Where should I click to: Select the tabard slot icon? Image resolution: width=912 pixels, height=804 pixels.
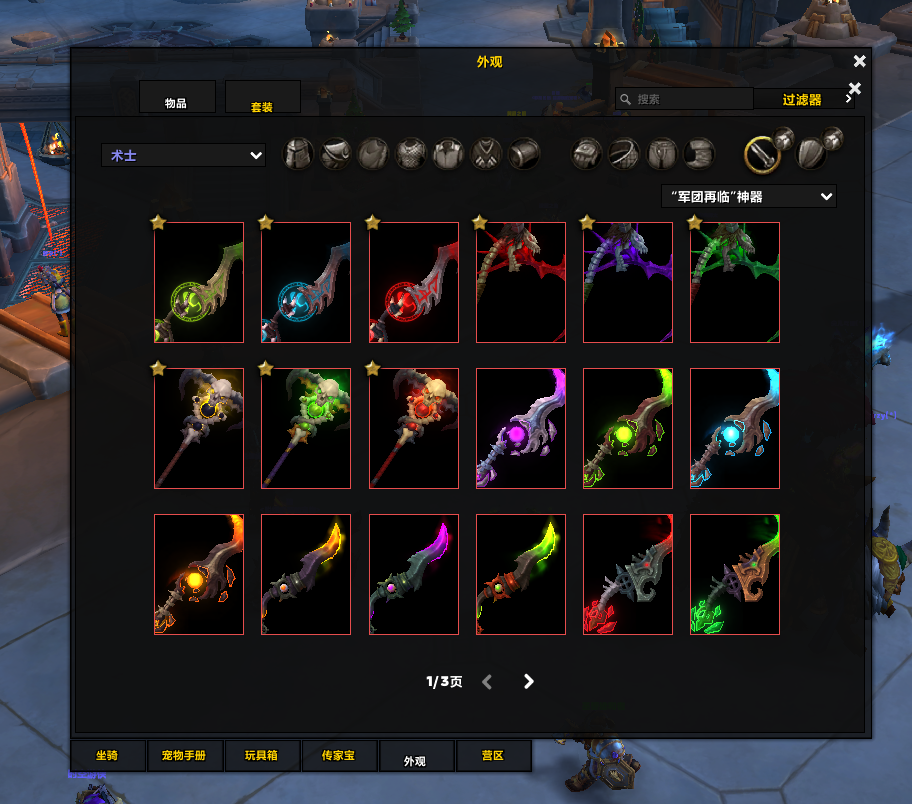(x=487, y=154)
